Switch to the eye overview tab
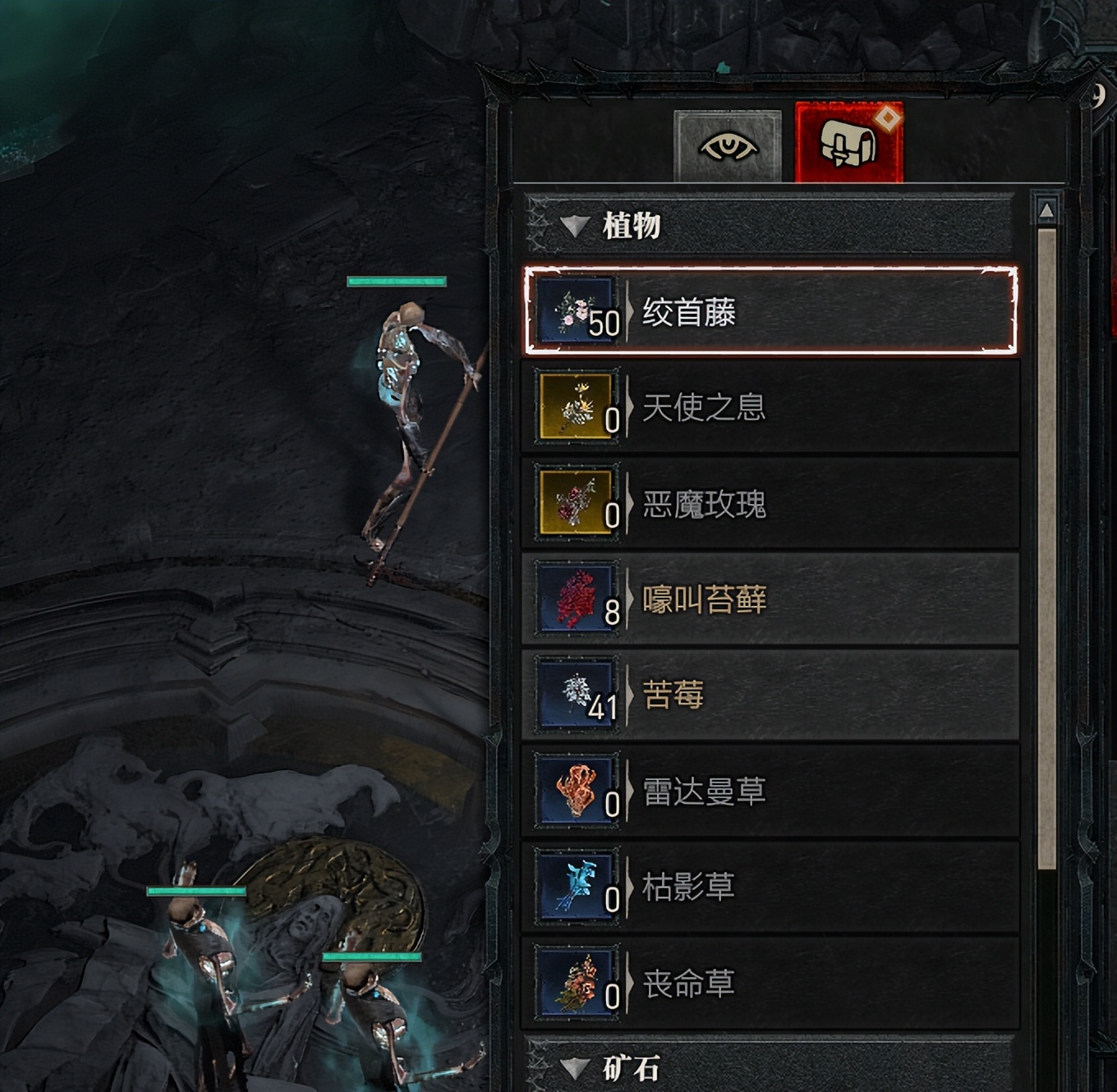 (x=726, y=145)
